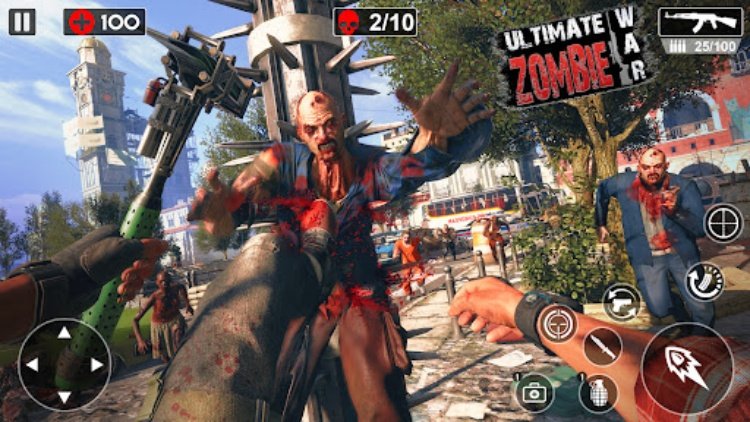The image size is (750, 422).
Task: Move backward with the down arrow
Action: tap(64, 394)
